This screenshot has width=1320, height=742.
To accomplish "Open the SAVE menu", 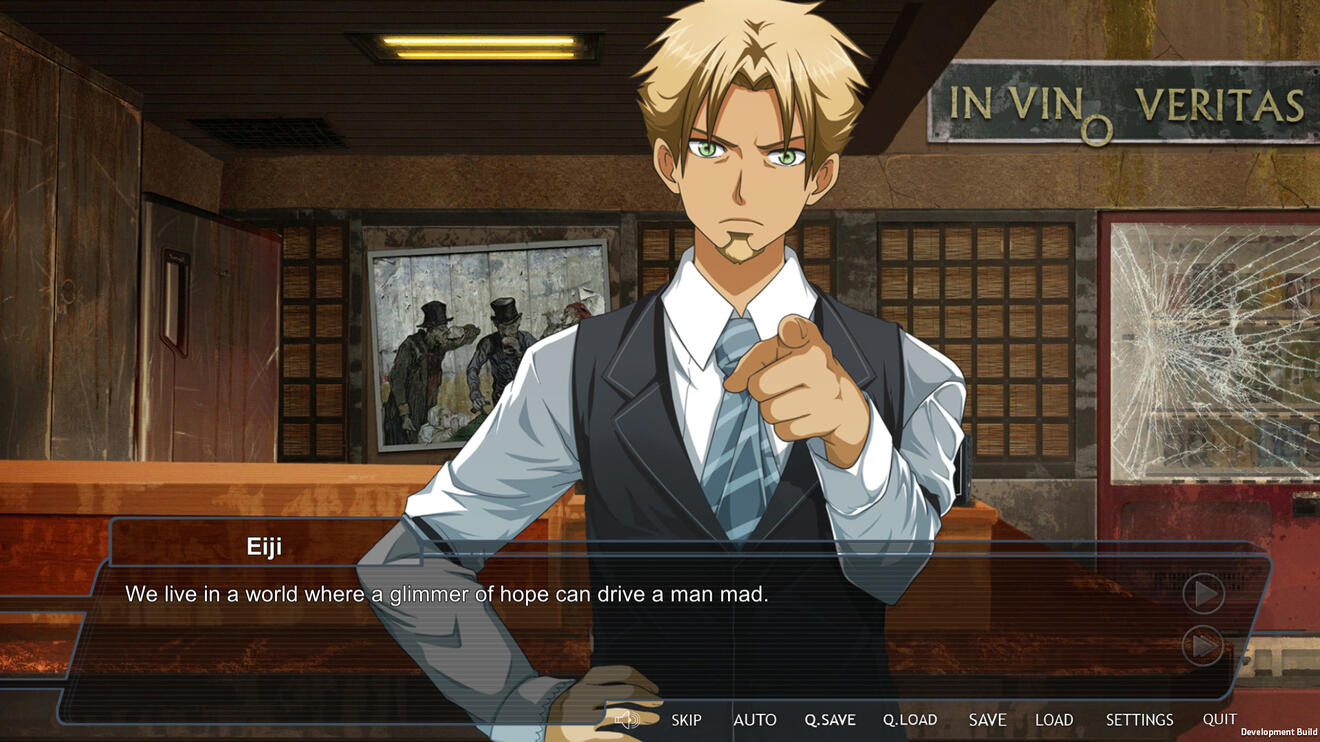I will pyautogui.click(x=987, y=720).
